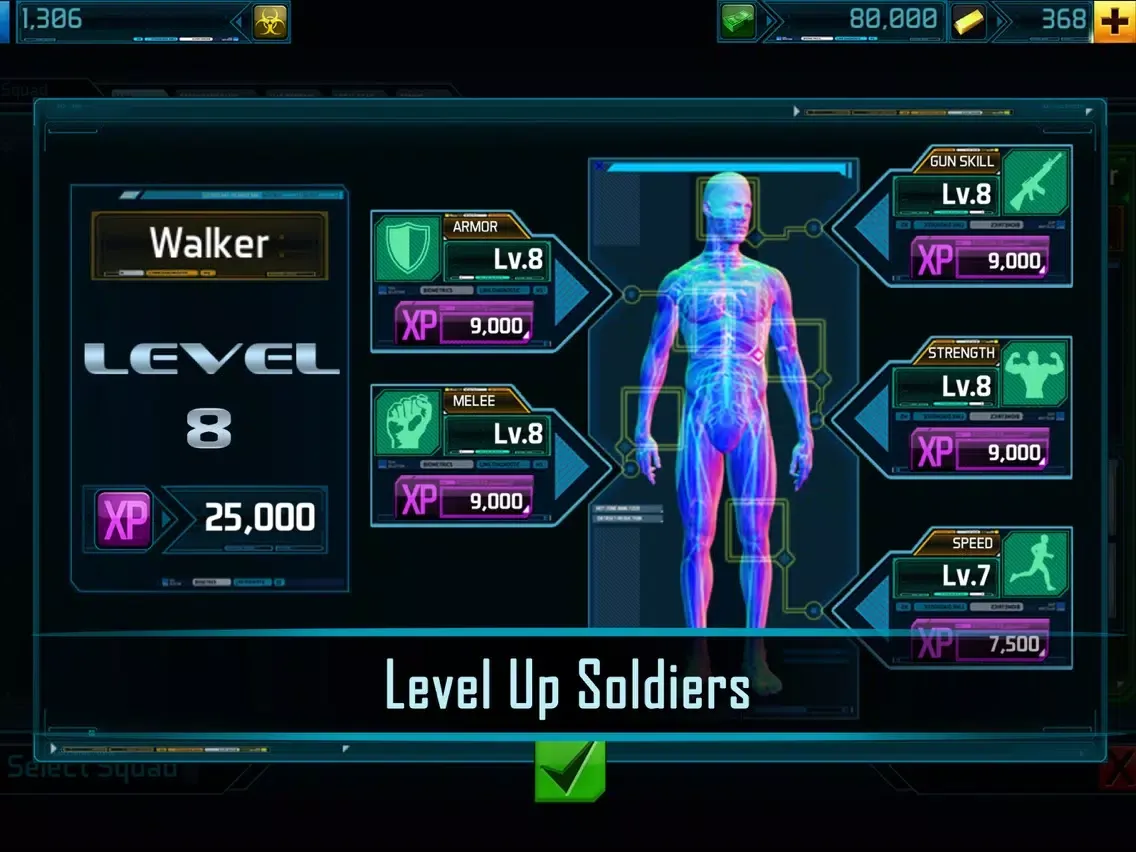
Task: Select the Walker soldier name plate
Action: coord(209,244)
